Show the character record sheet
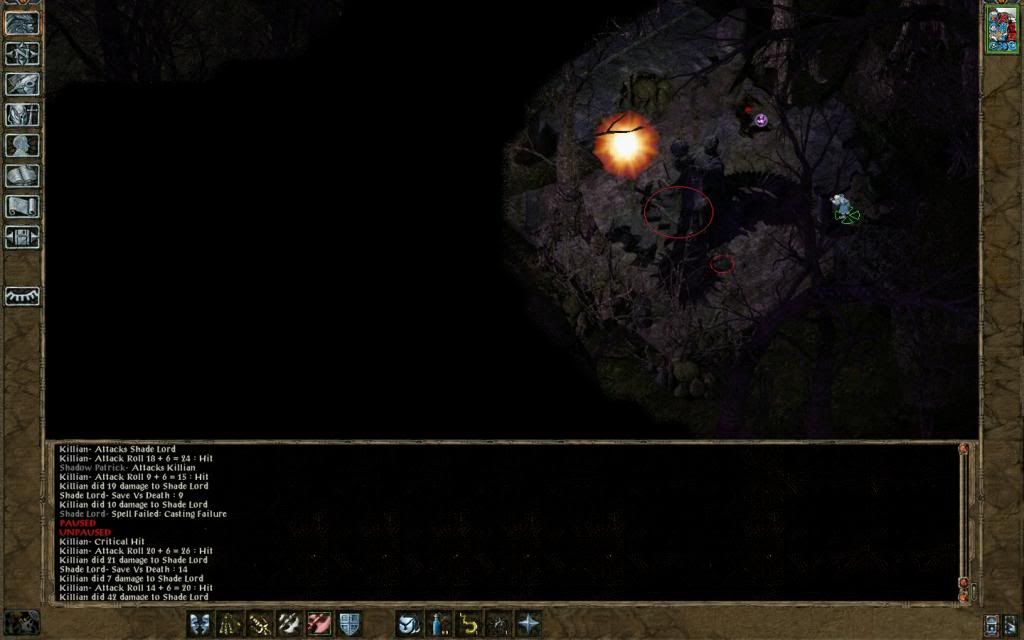 click(x=22, y=145)
